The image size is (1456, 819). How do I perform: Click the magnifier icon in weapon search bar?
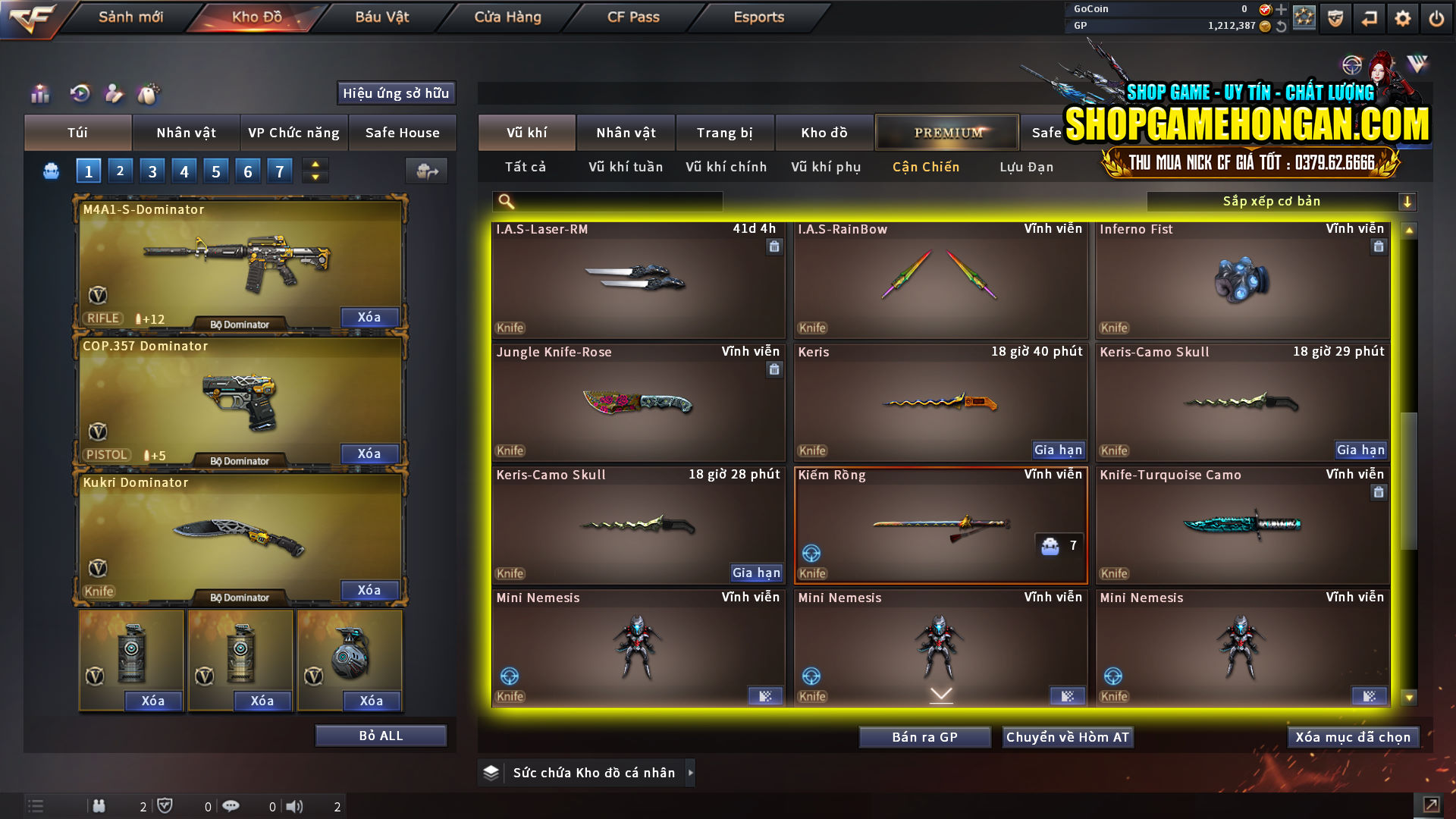coord(504,201)
